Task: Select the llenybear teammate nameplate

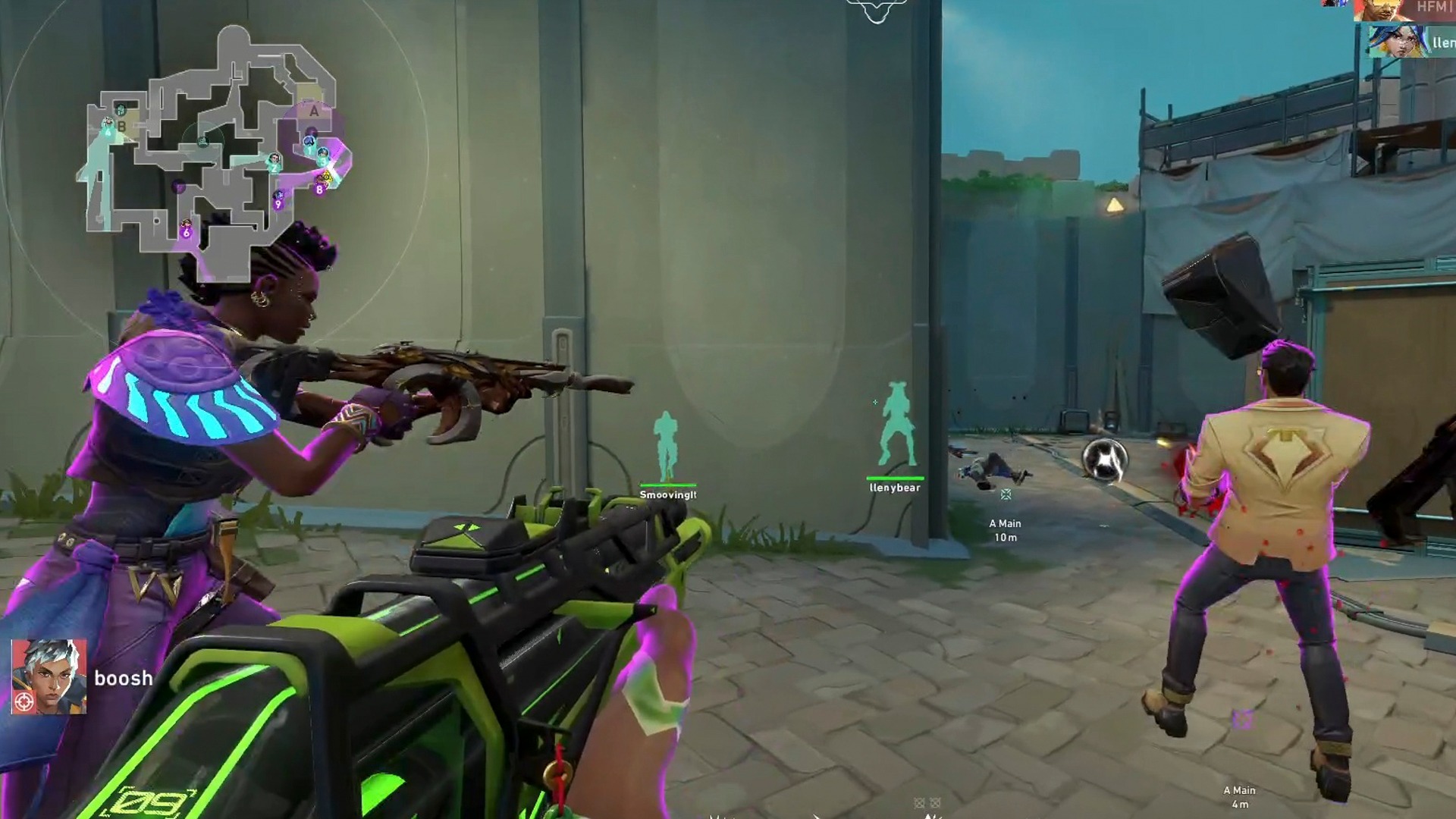Action: (895, 487)
